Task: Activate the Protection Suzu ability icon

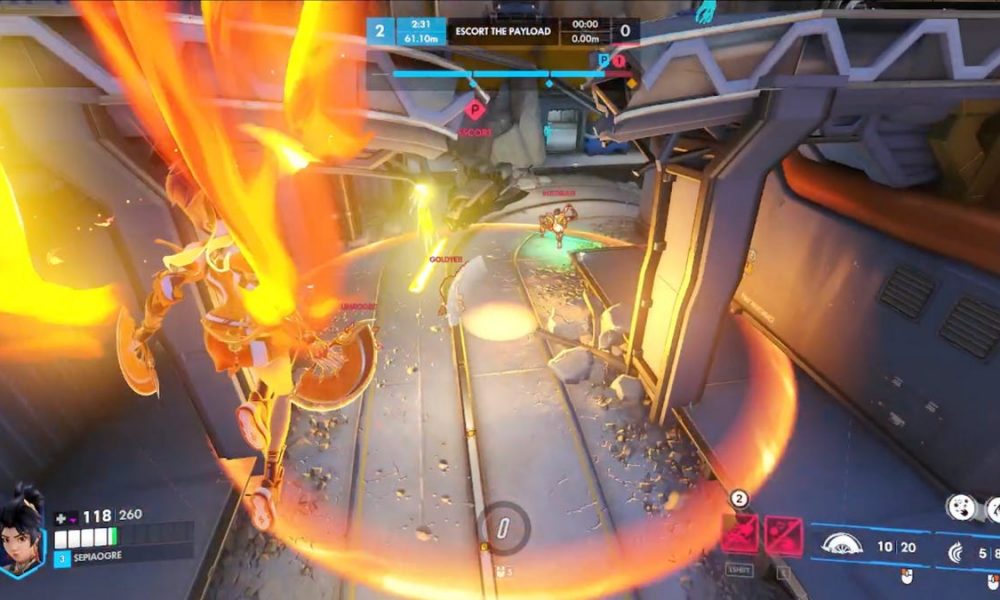Action: [x=783, y=535]
